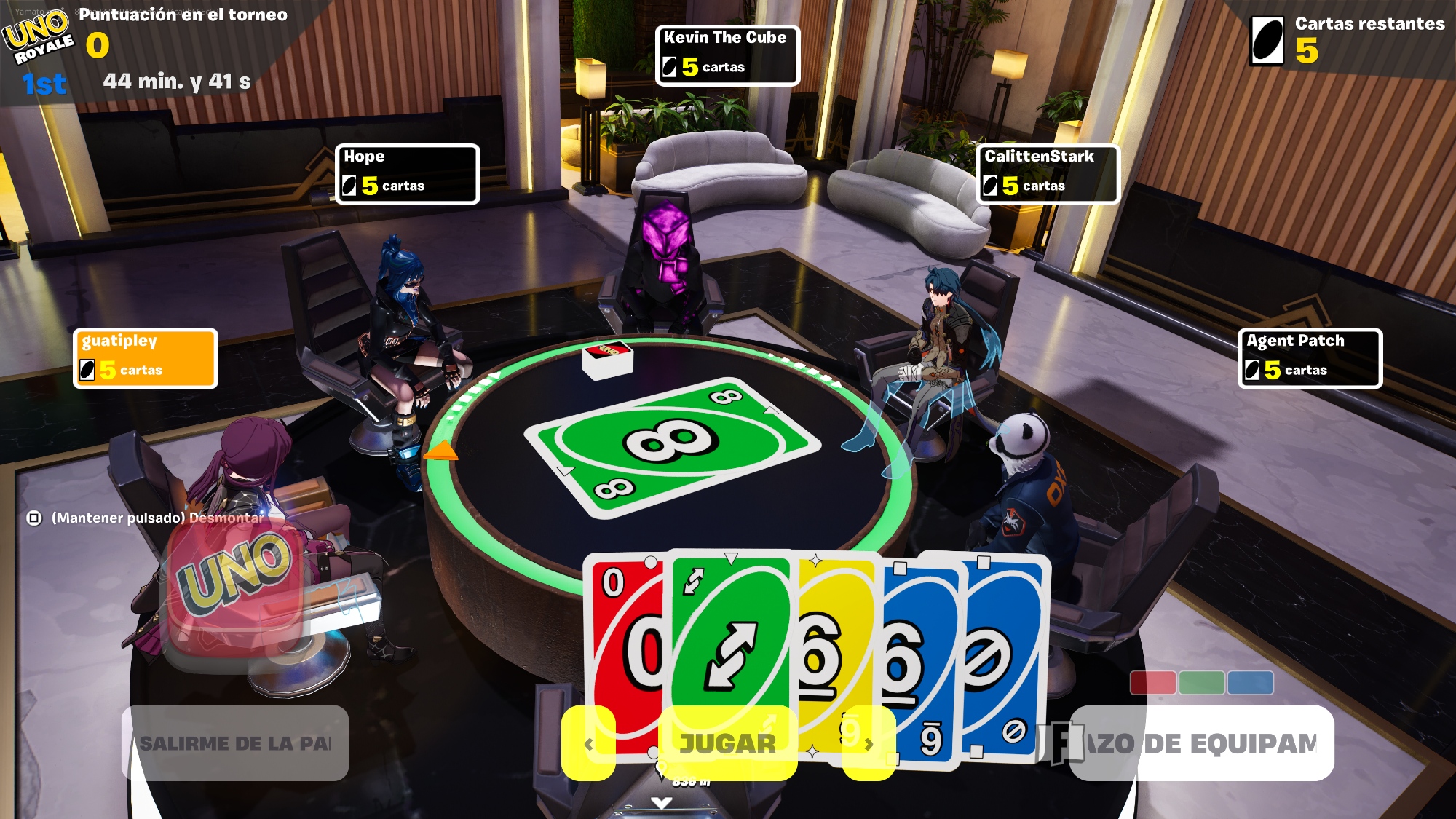Select the Hope player tag
1456x819 pixels.
coord(407,174)
